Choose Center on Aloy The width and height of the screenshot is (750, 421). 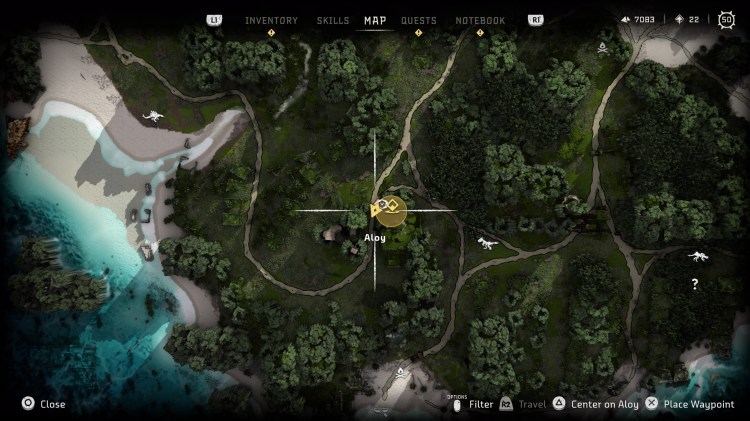click(x=596, y=404)
